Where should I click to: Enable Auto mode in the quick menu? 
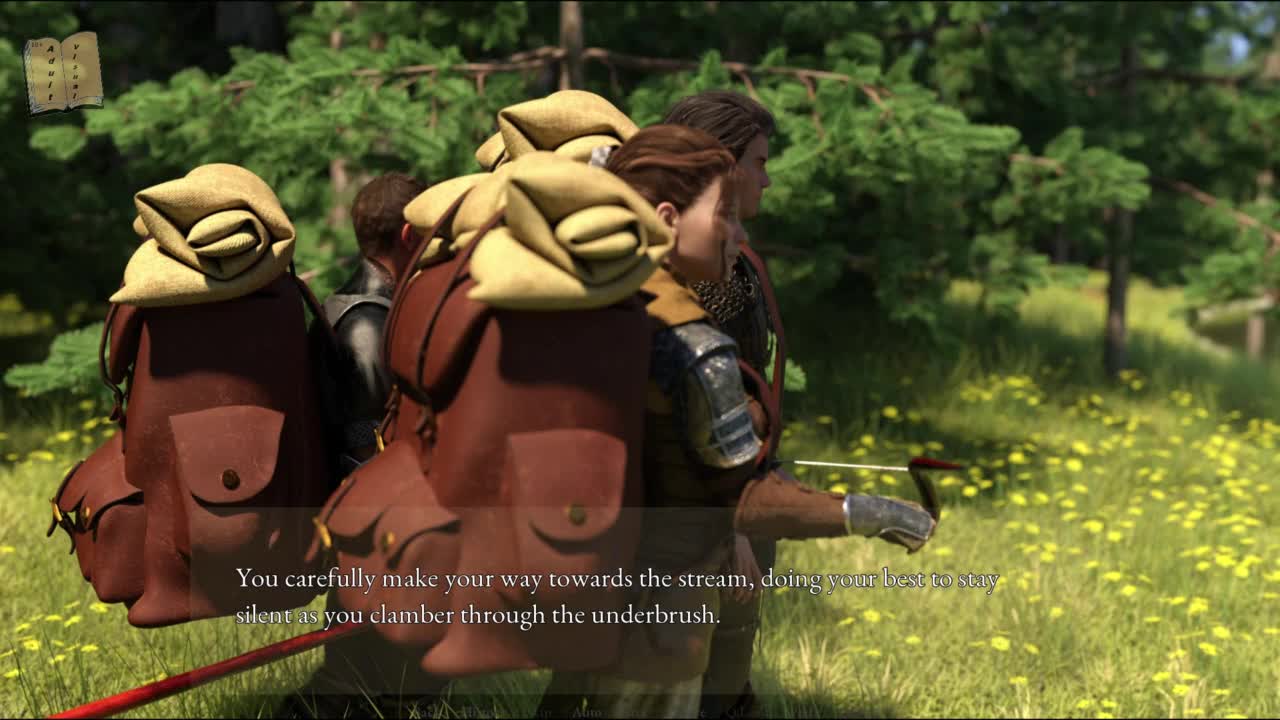[586, 712]
